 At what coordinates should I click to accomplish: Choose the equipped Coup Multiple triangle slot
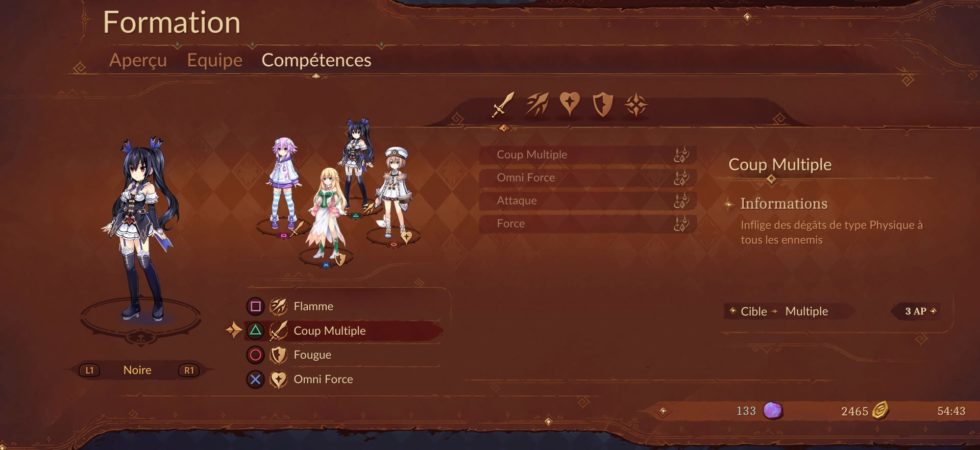(340, 331)
